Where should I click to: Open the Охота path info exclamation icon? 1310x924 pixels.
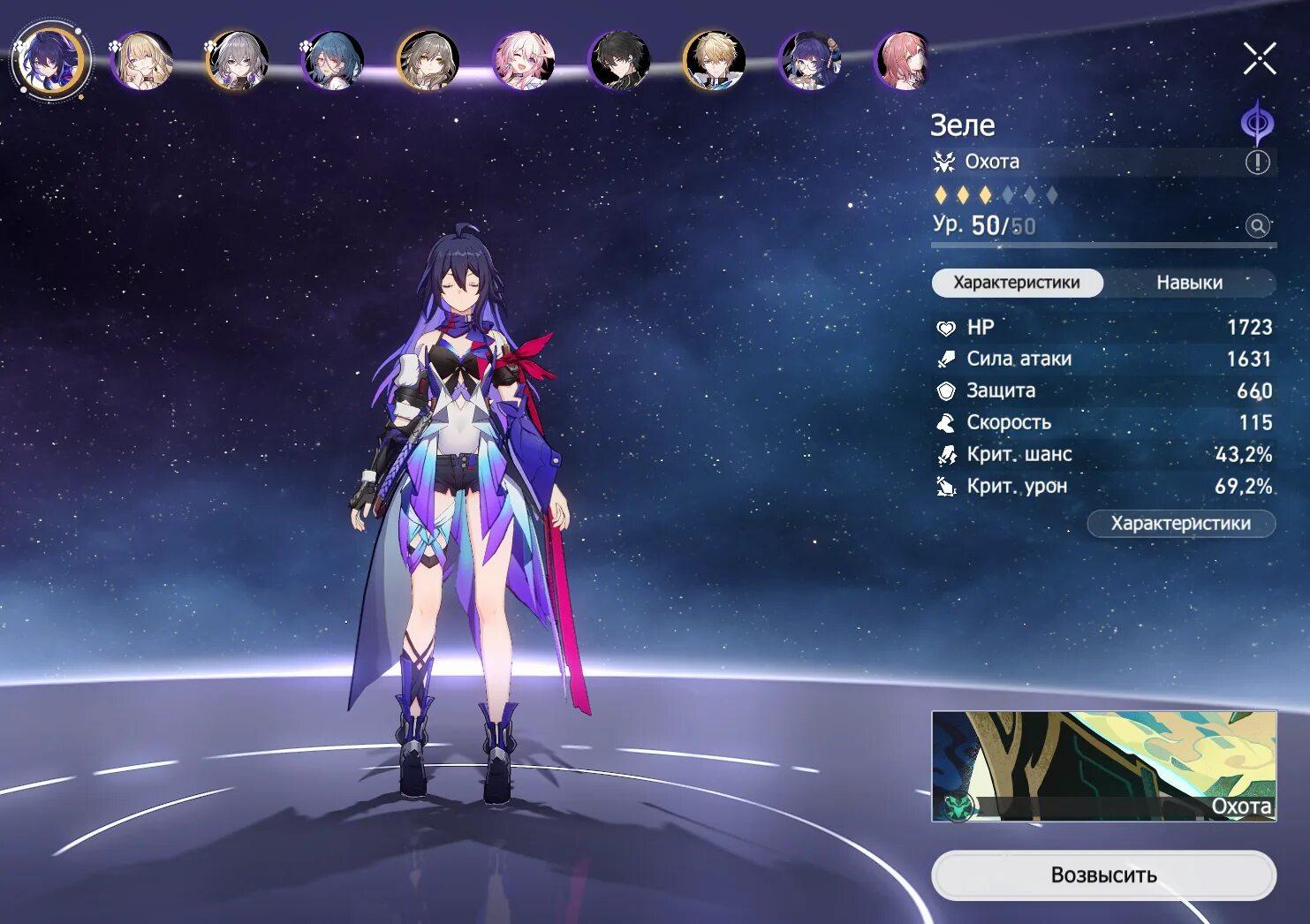click(x=1257, y=162)
